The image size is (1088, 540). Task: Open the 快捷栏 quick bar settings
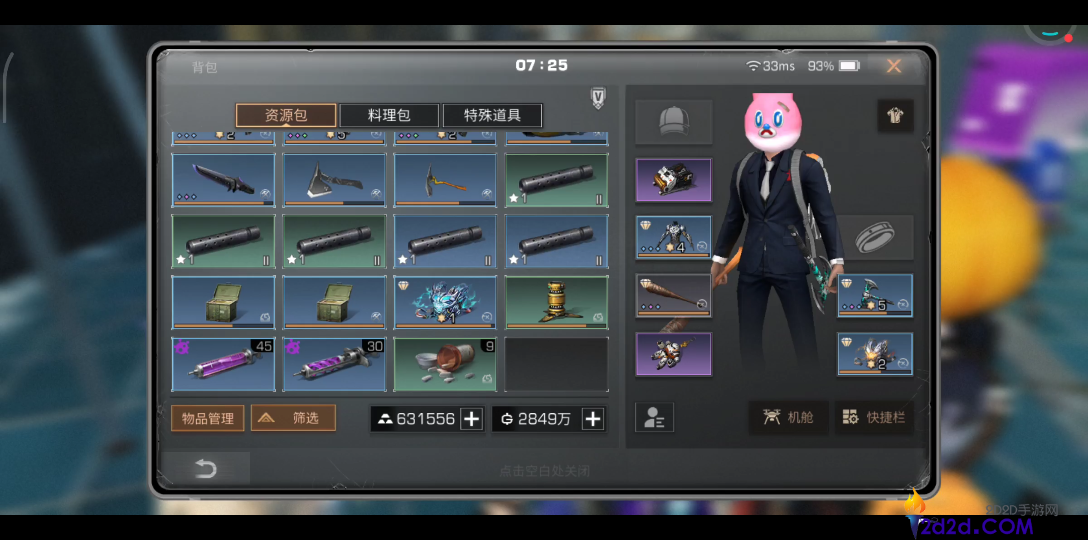point(874,418)
